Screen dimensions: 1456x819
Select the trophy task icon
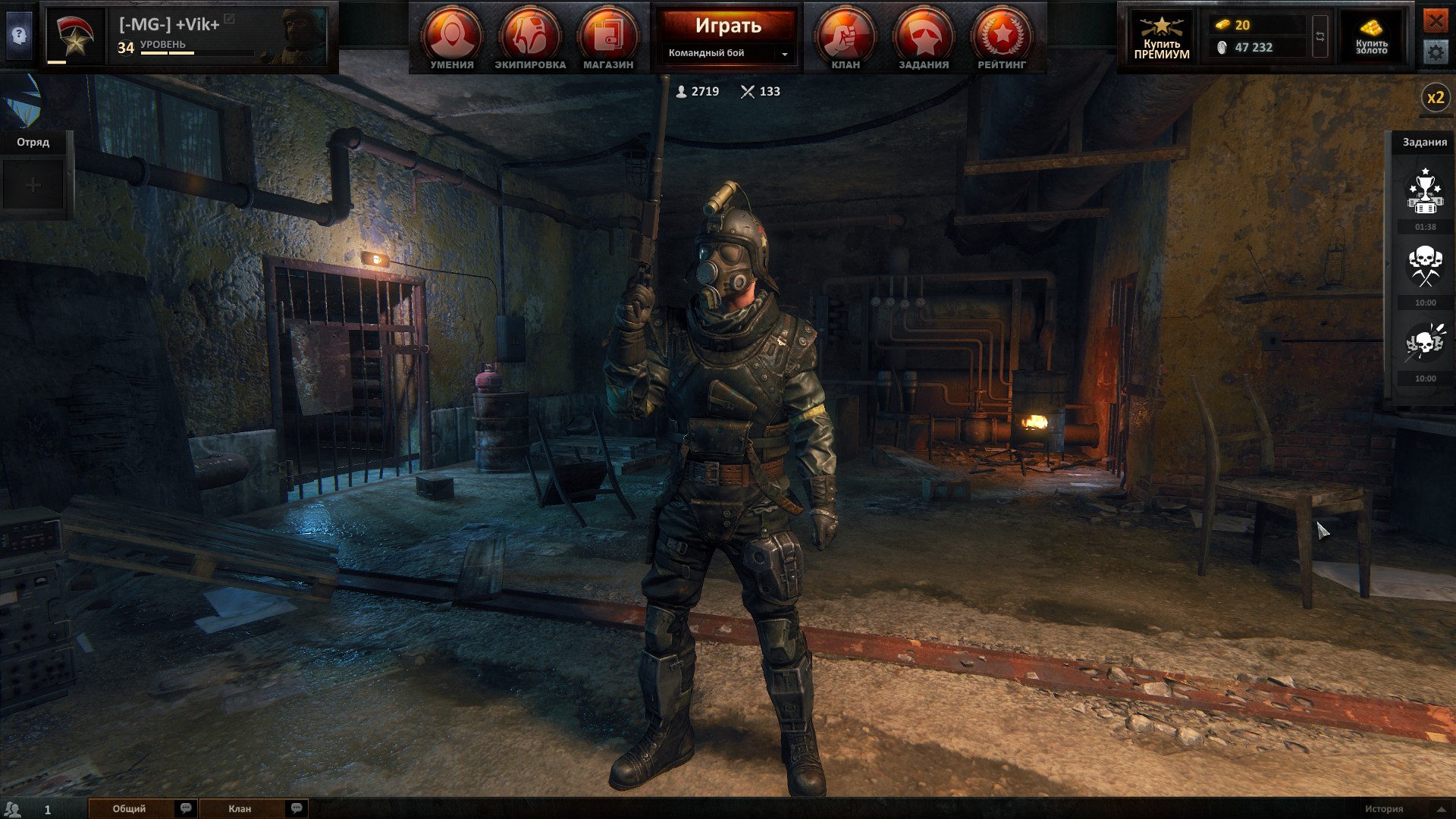click(x=1425, y=193)
